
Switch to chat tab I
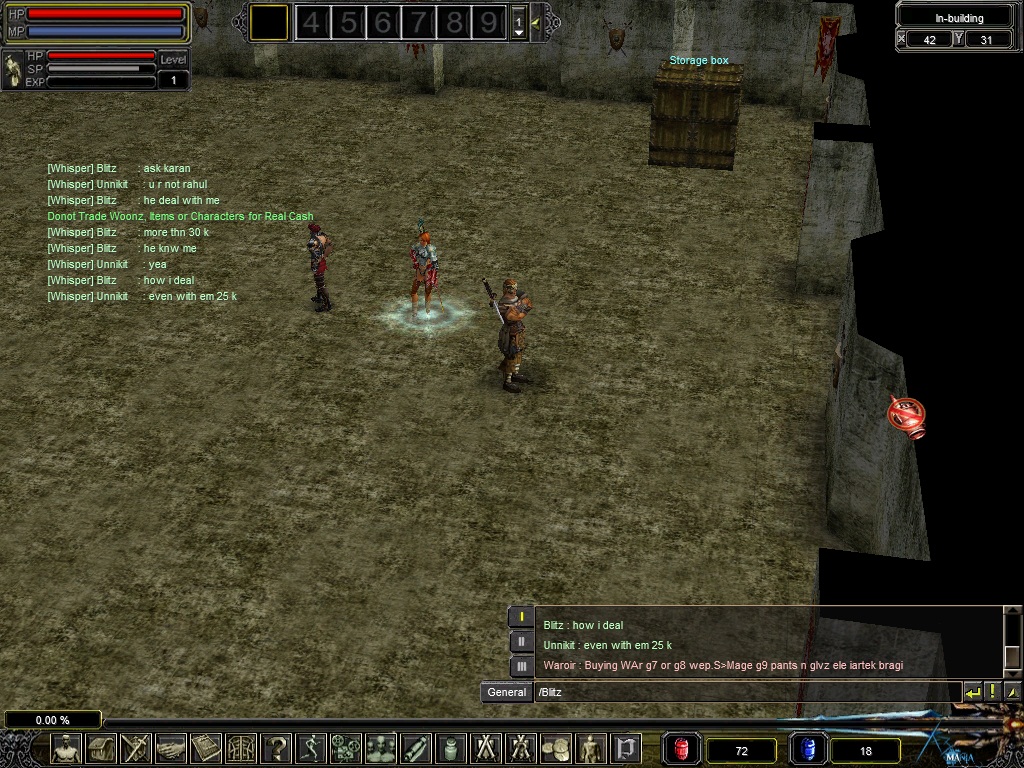coord(521,617)
